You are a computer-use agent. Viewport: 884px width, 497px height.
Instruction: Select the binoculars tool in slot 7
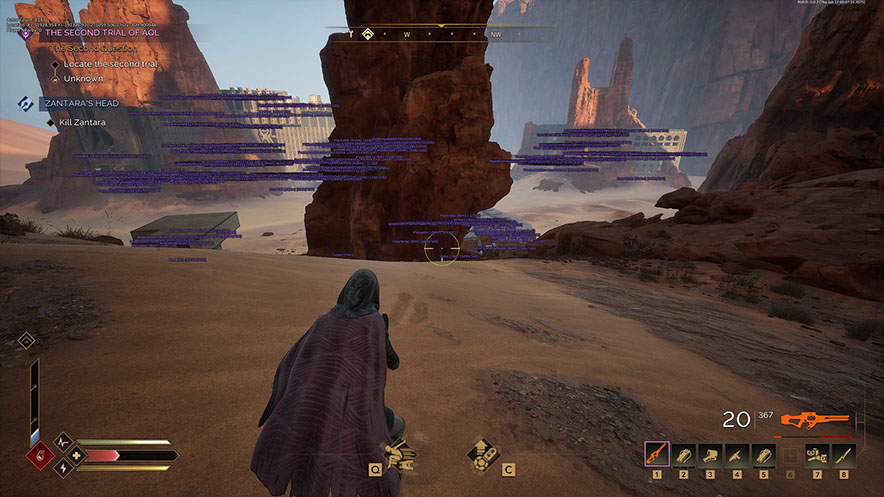pos(817,455)
